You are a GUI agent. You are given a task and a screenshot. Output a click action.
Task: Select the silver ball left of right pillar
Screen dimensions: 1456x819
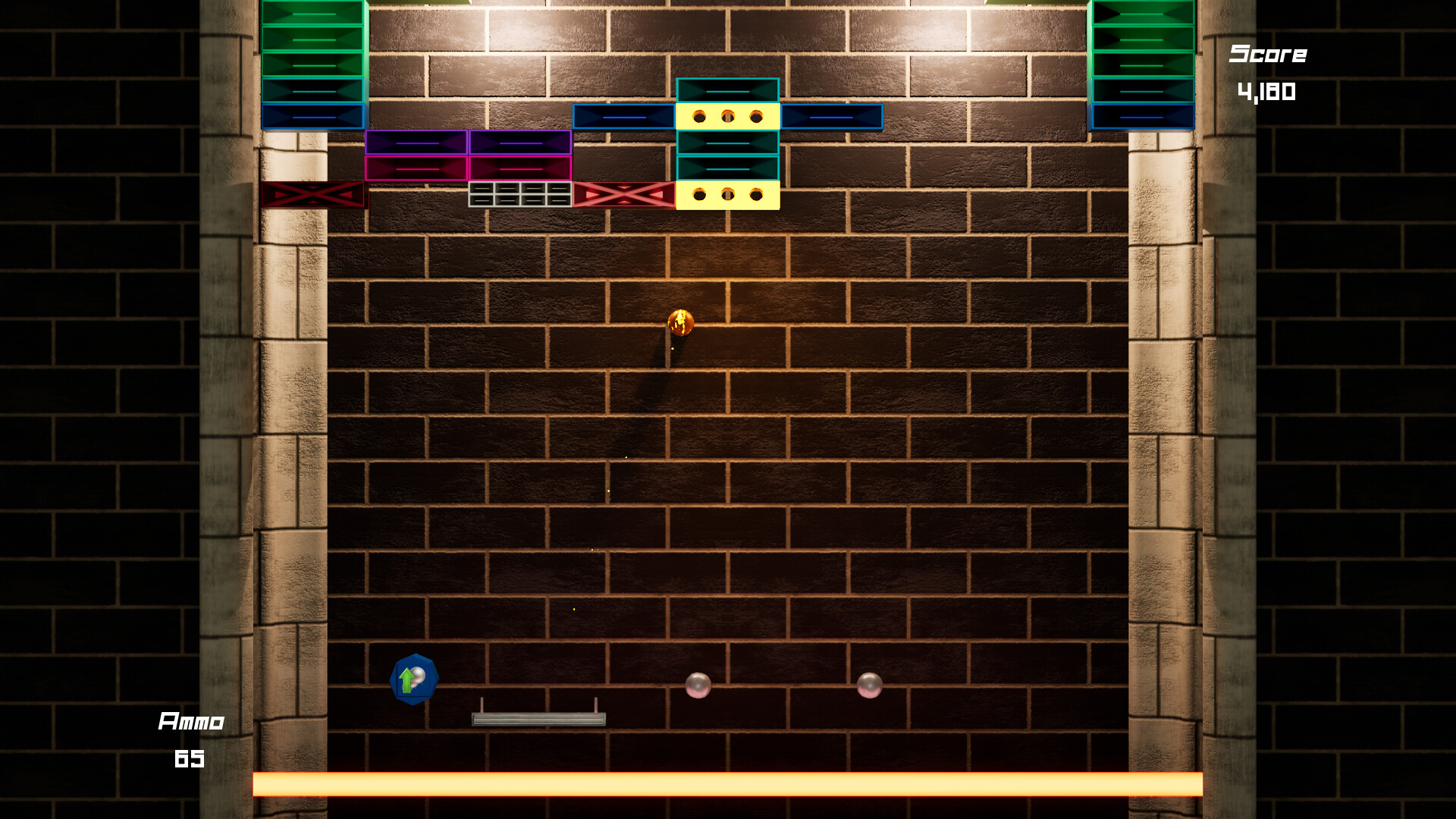(869, 686)
